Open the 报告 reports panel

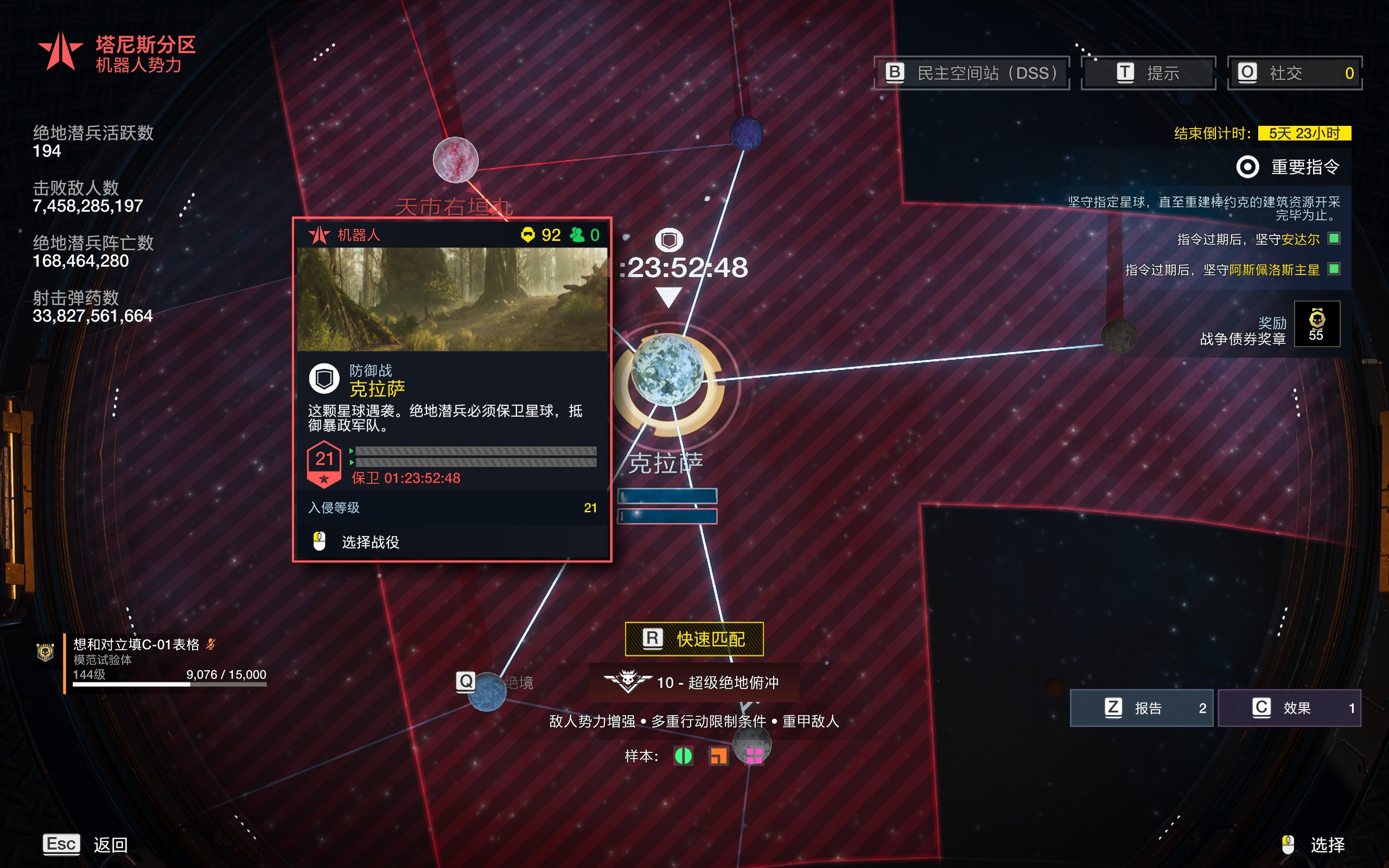pos(1141,708)
